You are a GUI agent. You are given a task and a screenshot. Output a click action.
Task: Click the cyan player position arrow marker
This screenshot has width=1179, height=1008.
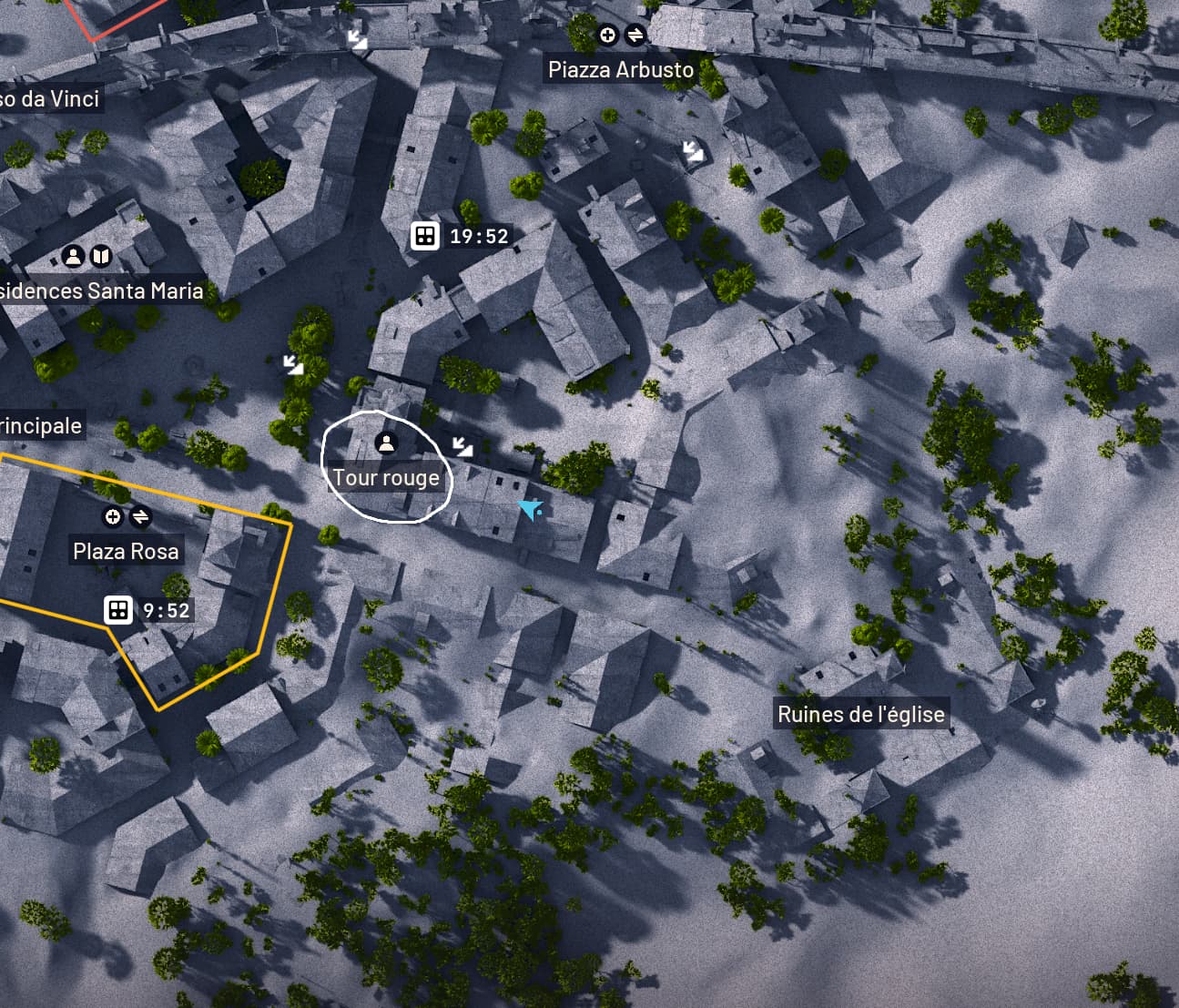(530, 509)
